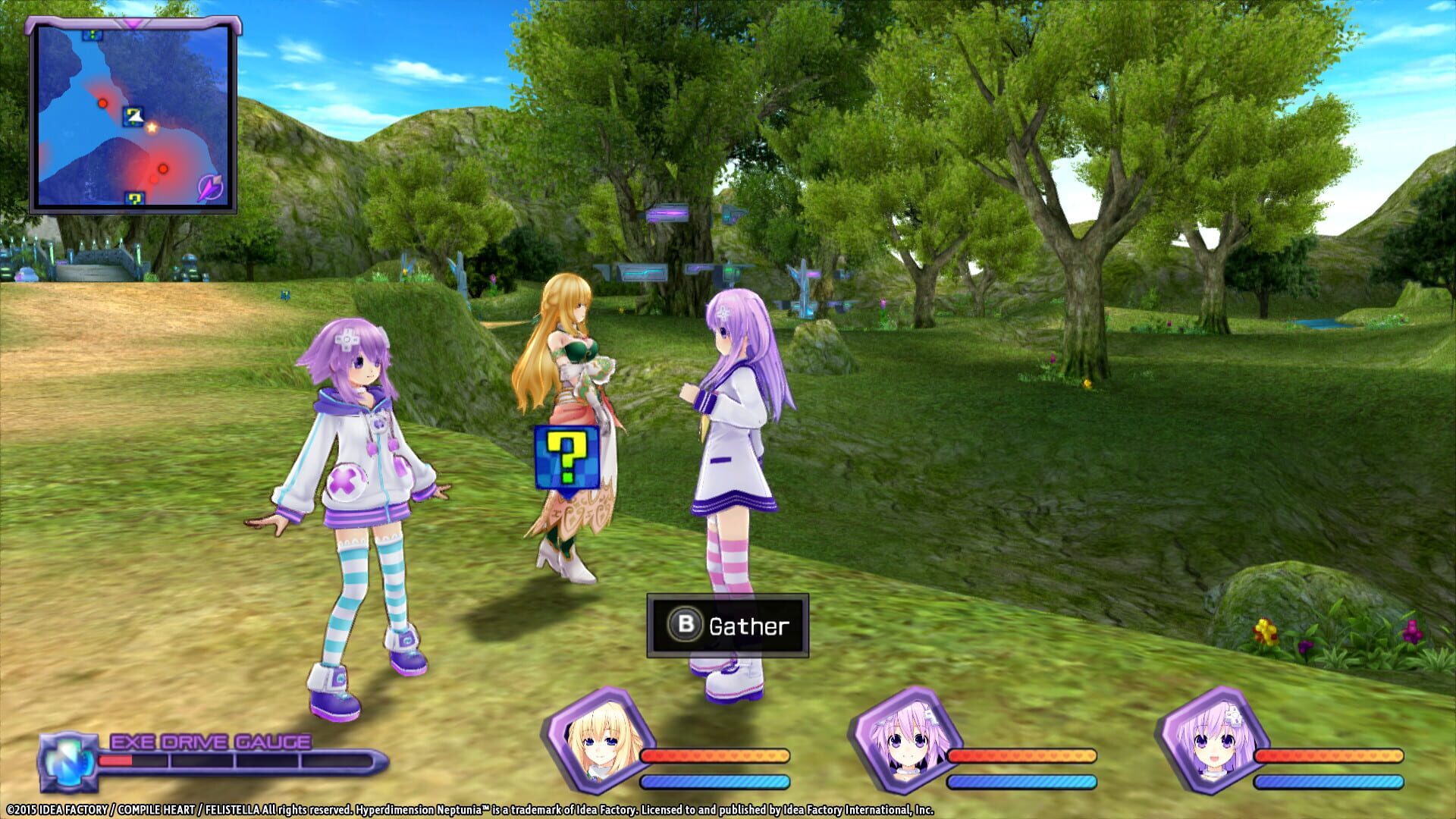Select the purple compass arrow in minimap corner
This screenshot has height=819, width=1456.
click(209, 188)
